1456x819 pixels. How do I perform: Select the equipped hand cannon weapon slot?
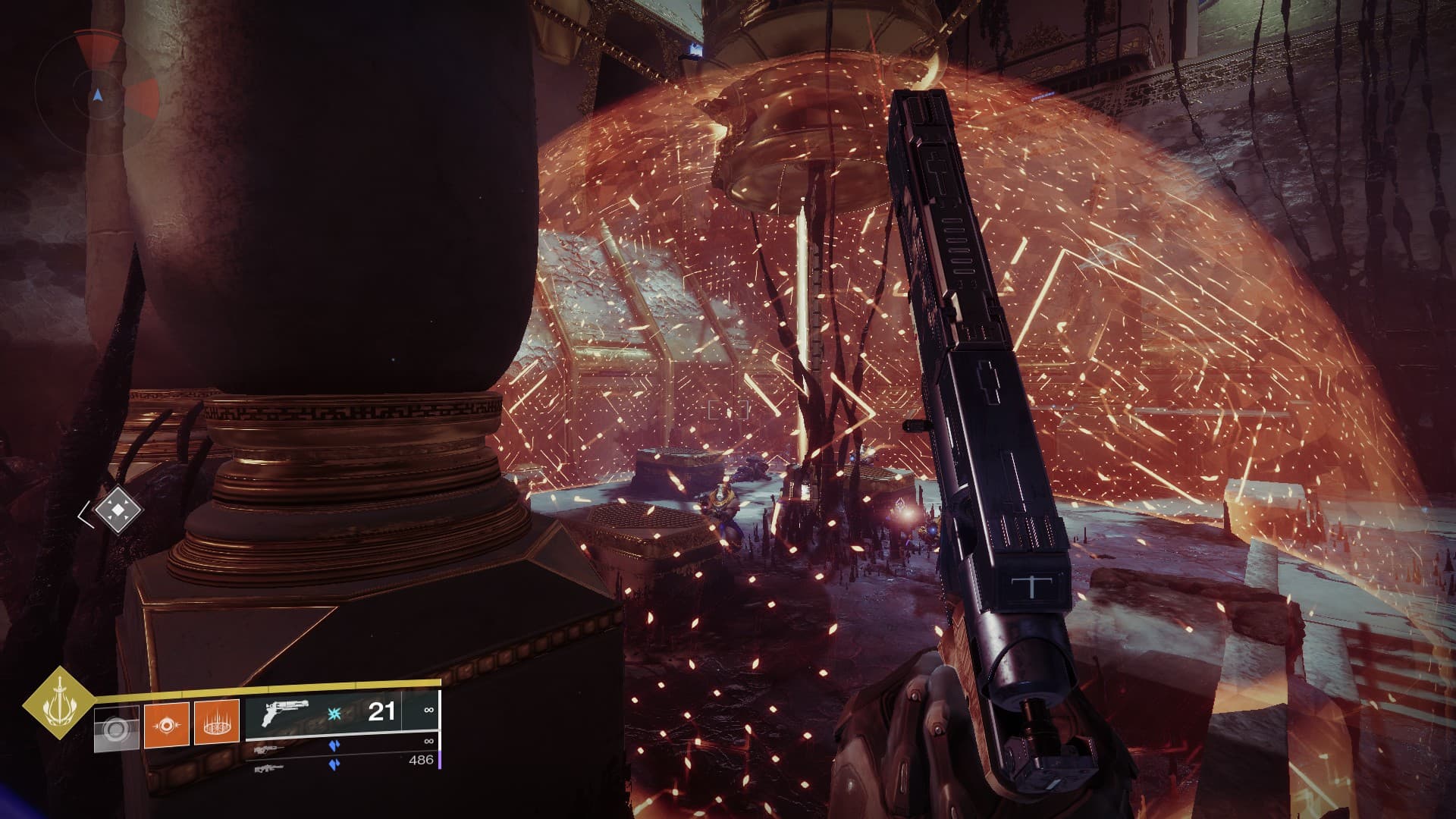(341, 713)
